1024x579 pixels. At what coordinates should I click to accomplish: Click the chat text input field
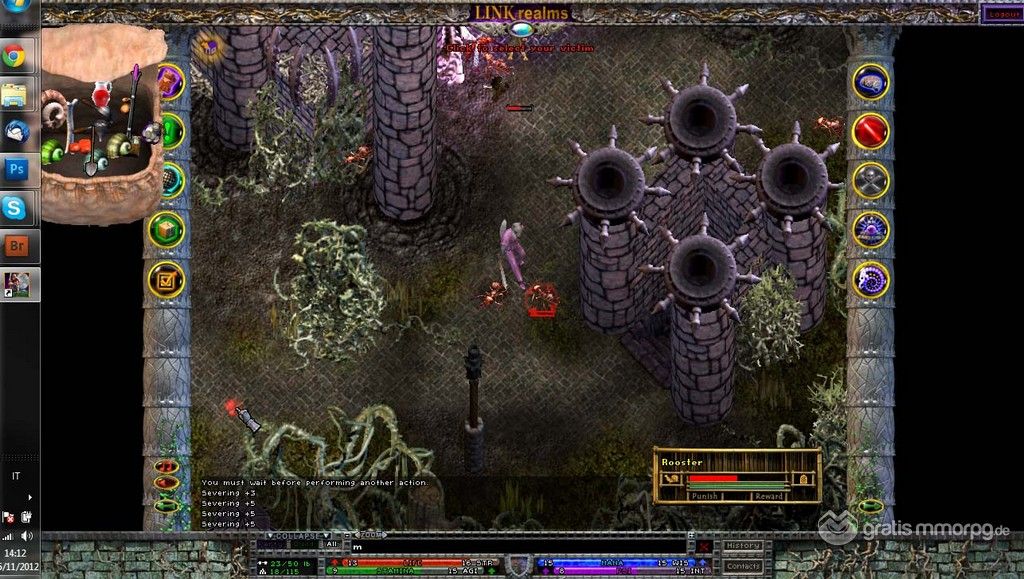pos(520,547)
